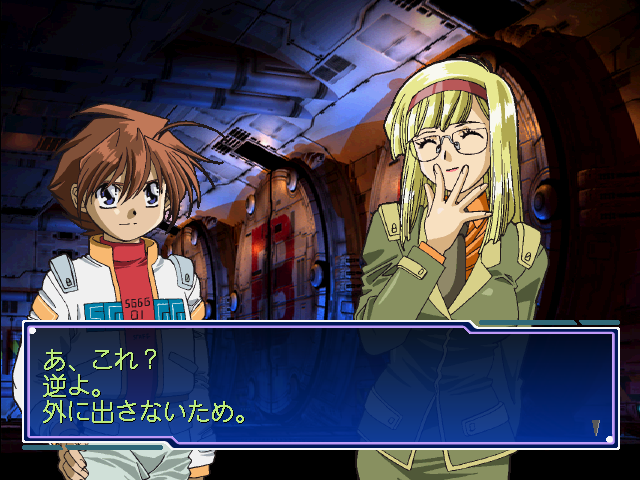Click the dialogue advance arrow indicator
This screenshot has height=480, width=640.
596,427
